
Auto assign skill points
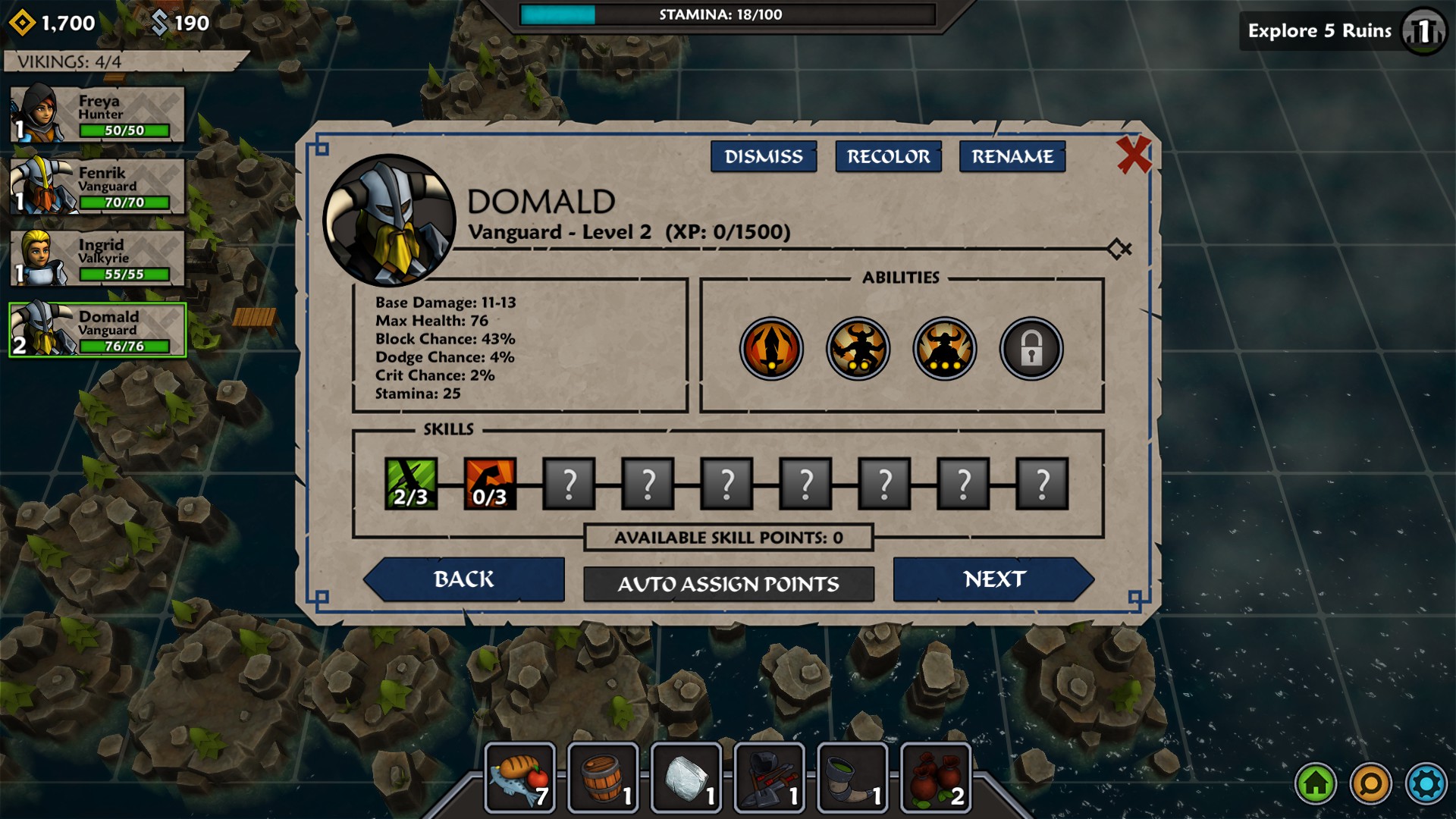728,584
